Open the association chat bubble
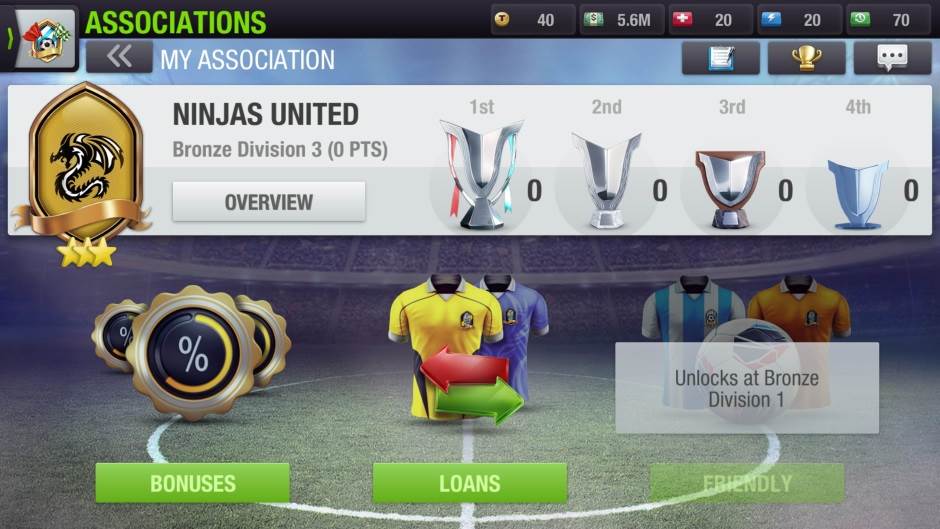The height and width of the screenshot is (529, 940). point(892,58)
